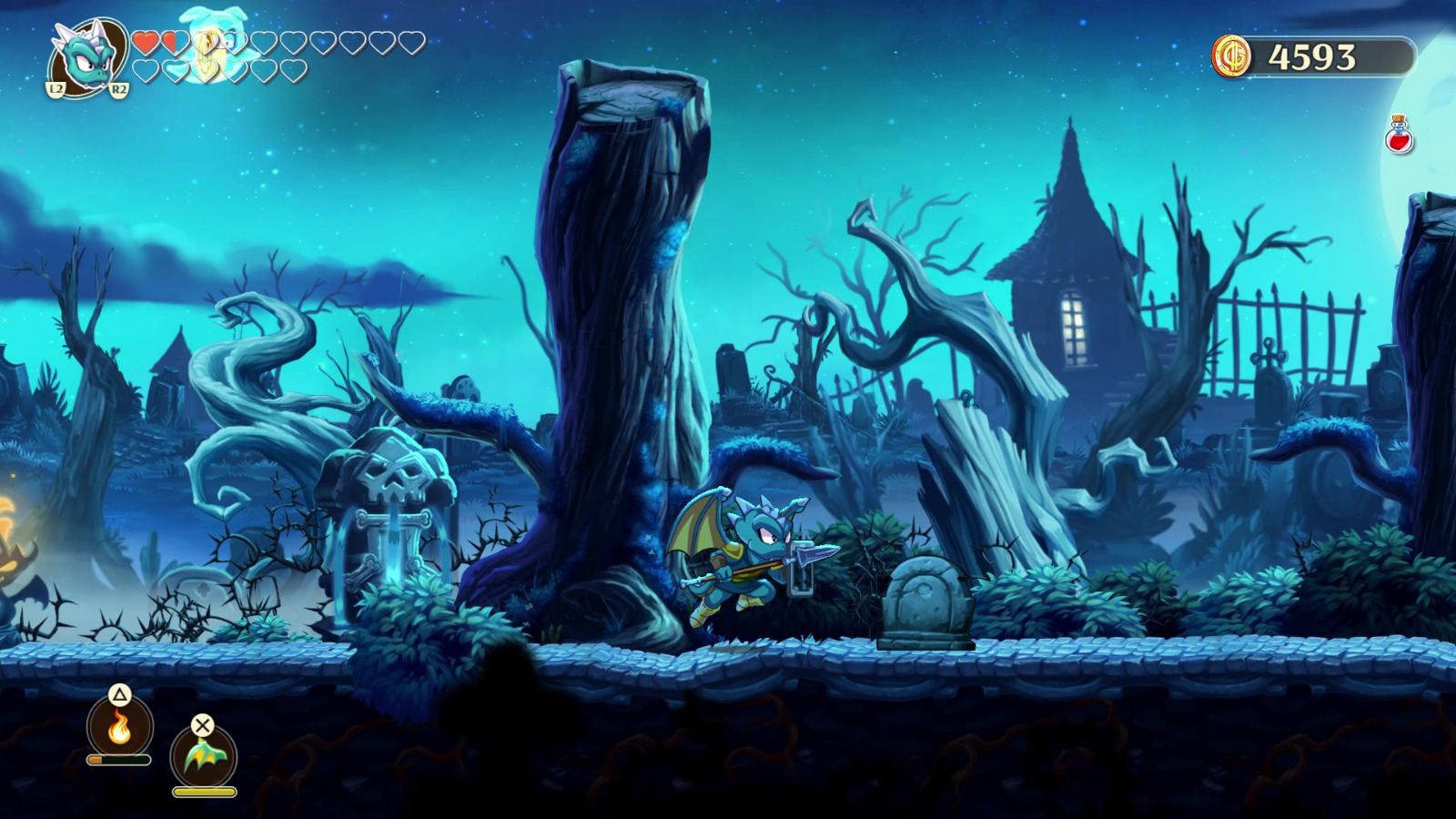Select the green wing glide ability icon
Screen dimensions: 1456x819
[x=202, y=756]
